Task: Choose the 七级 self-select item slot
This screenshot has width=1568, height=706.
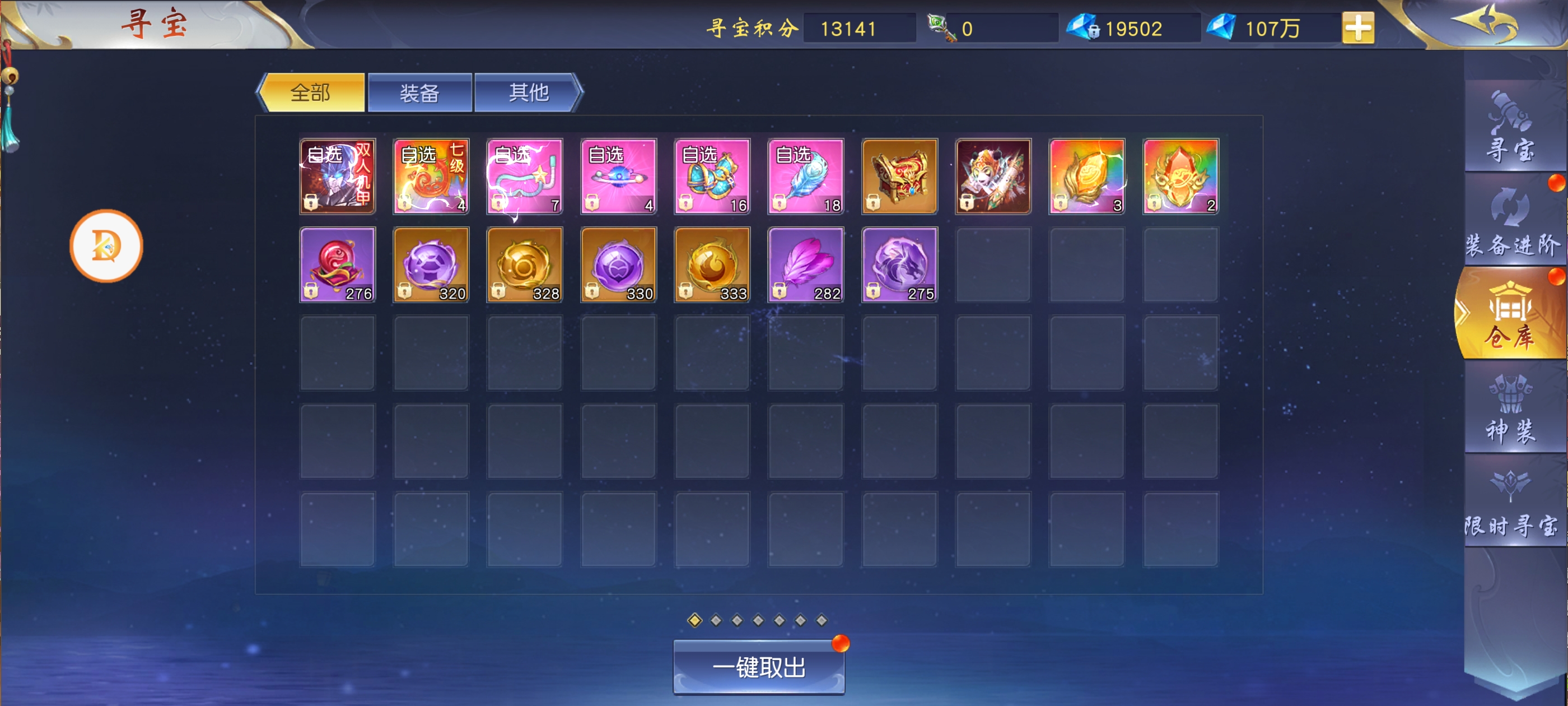Action: click(431, 176)
